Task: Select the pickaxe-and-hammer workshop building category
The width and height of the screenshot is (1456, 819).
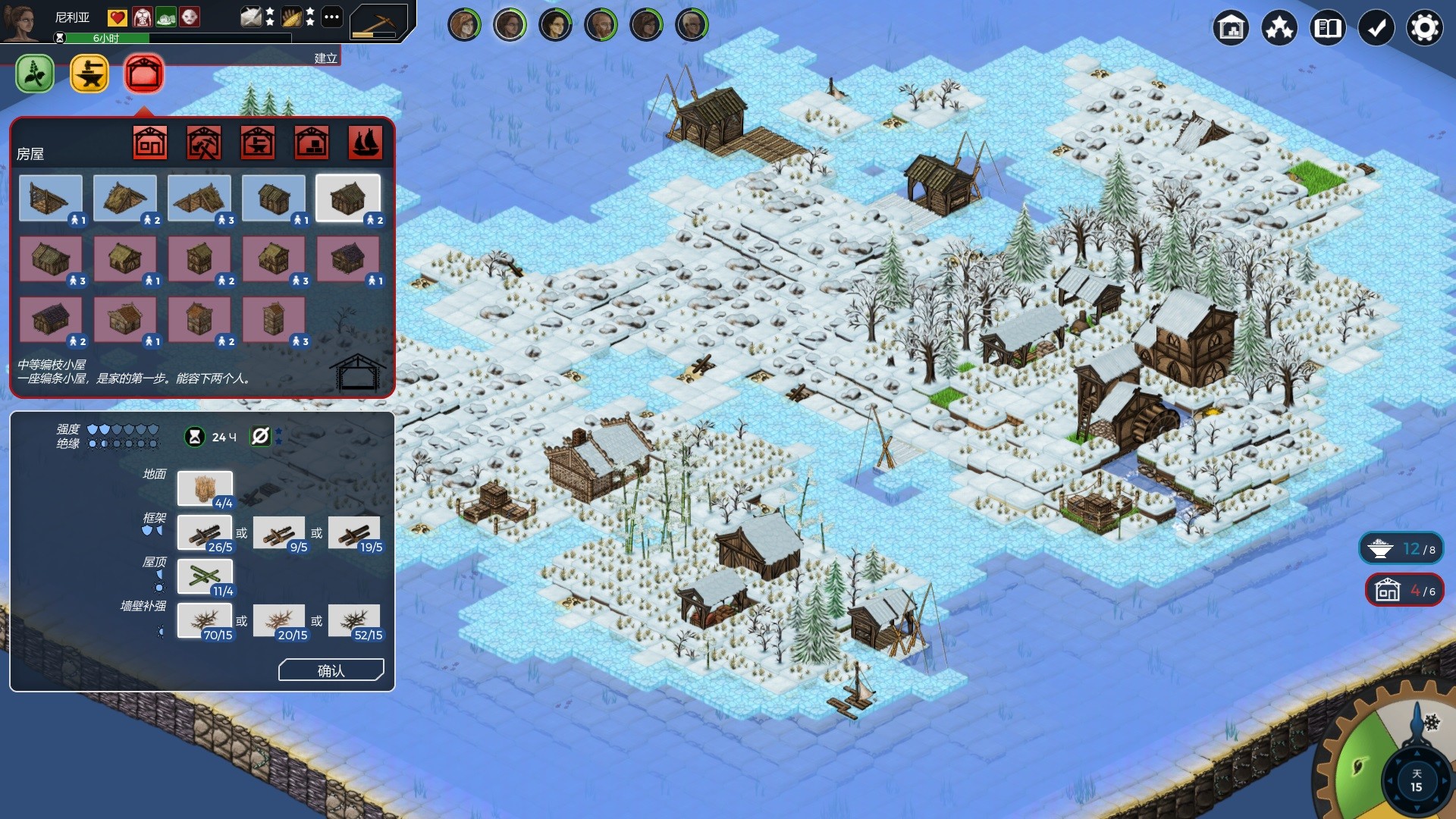Action: (204, 143)
